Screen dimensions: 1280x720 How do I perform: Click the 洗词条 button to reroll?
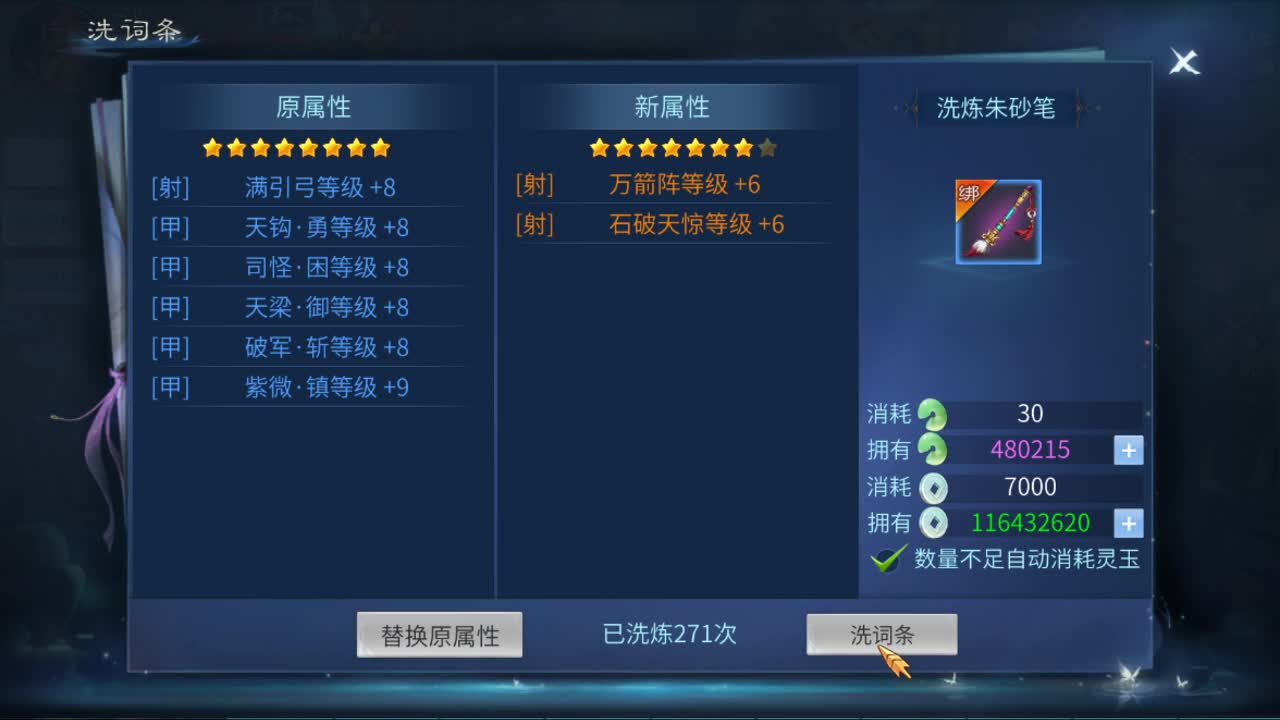point(883,632)
